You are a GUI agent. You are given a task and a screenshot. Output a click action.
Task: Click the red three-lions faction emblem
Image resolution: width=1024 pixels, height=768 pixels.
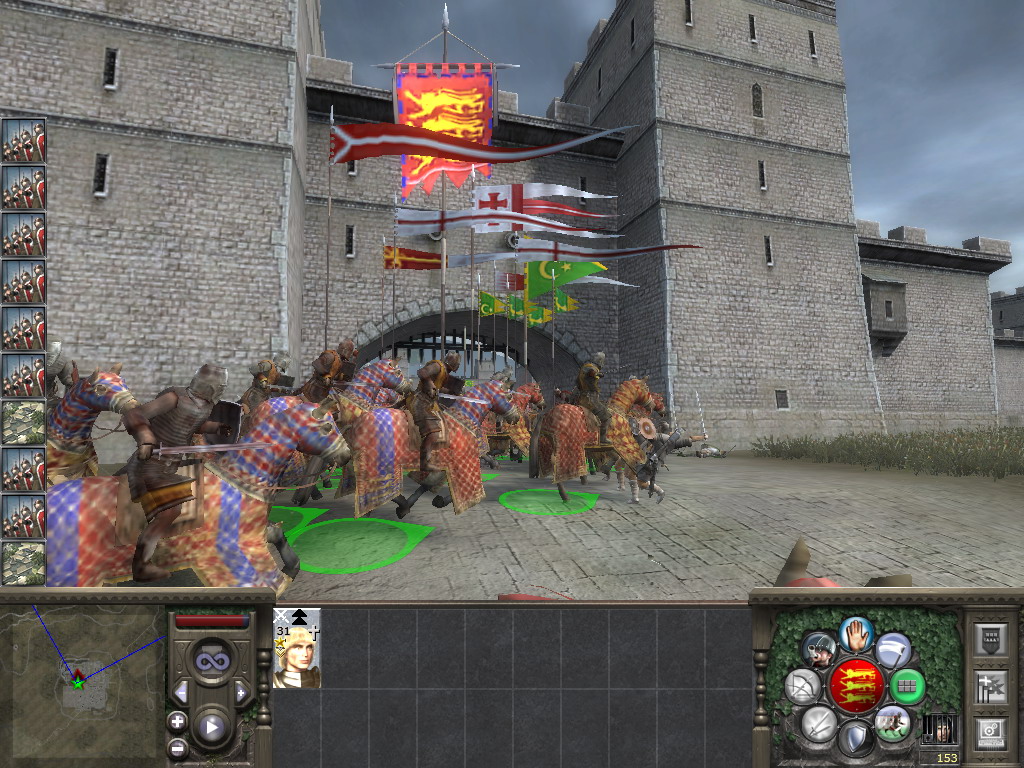[x=855, y=686]
